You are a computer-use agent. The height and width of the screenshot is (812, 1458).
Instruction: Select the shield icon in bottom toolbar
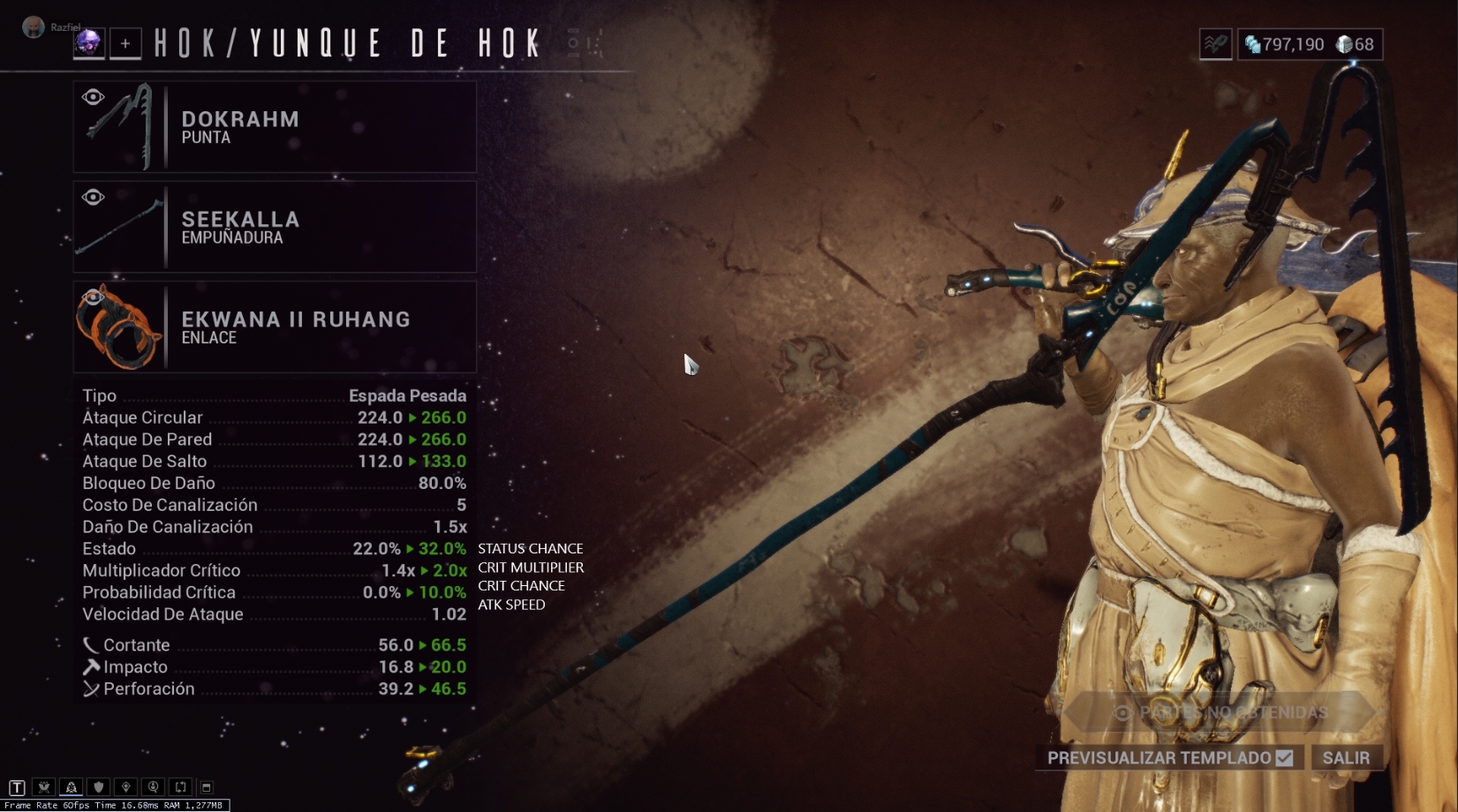[99, 787]
